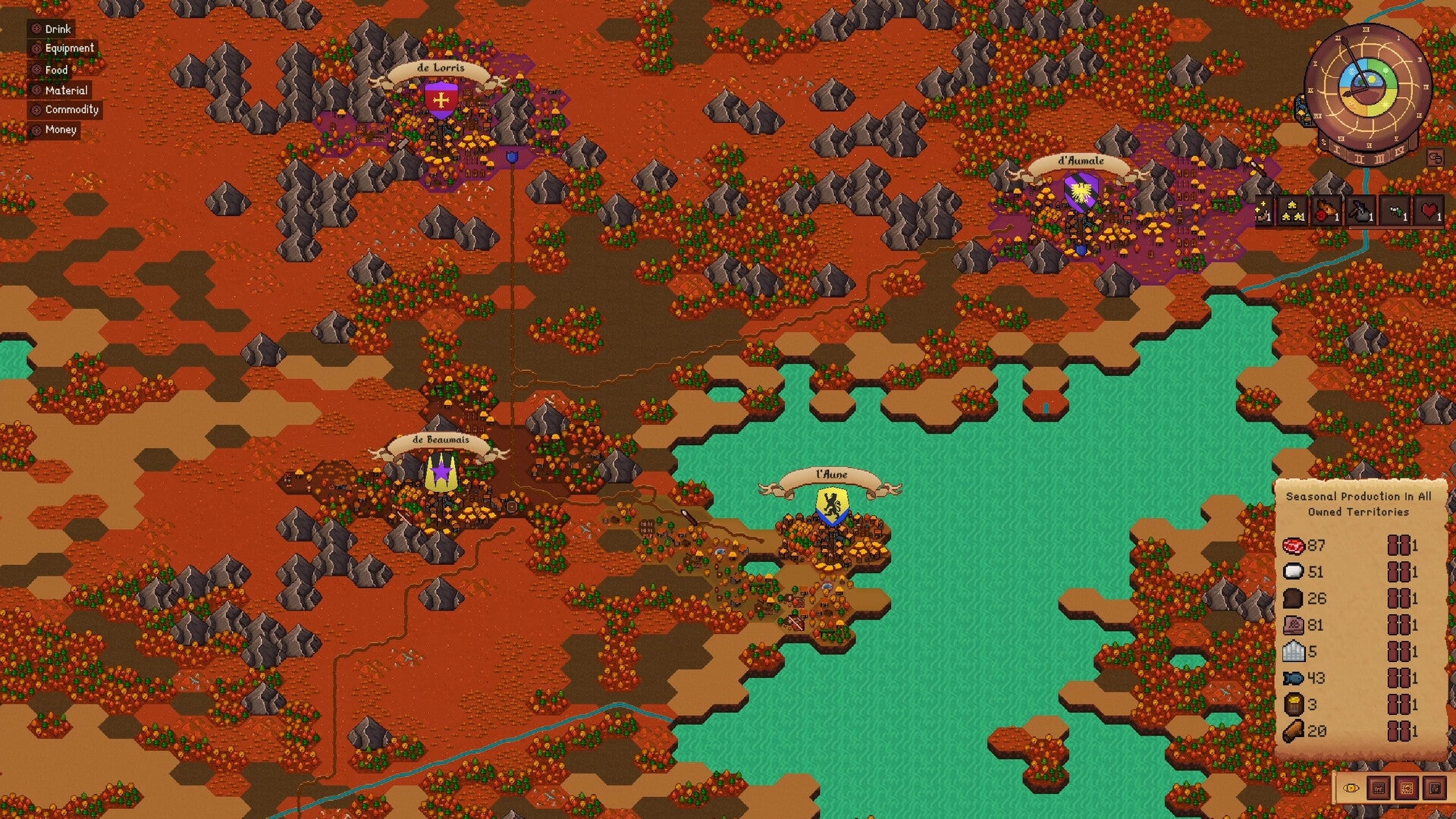Open the horn production entry showing 20
The image size is (1456, 819).
pyautogui.click(x=1294, y=731)
